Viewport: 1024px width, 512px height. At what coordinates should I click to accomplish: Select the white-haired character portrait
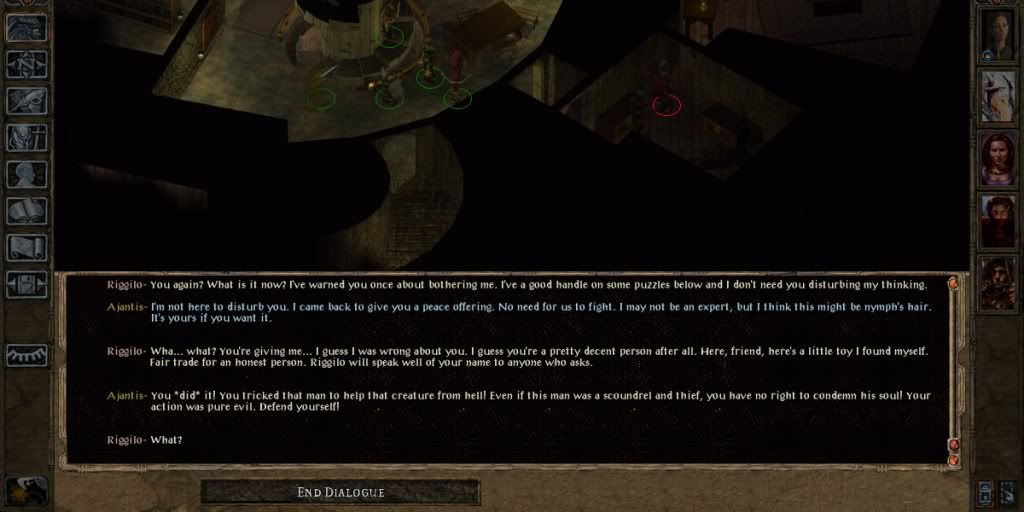(x=998, y=97)
